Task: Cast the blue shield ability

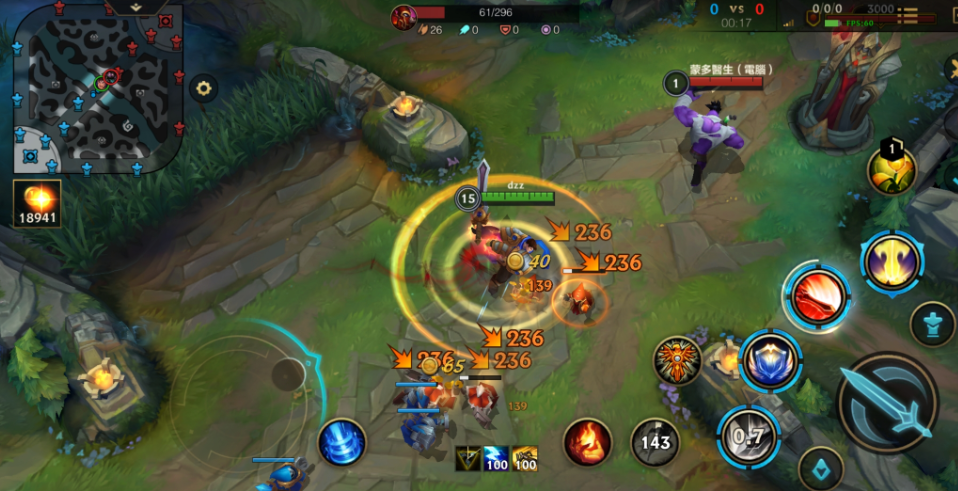Action: [771, 361]
